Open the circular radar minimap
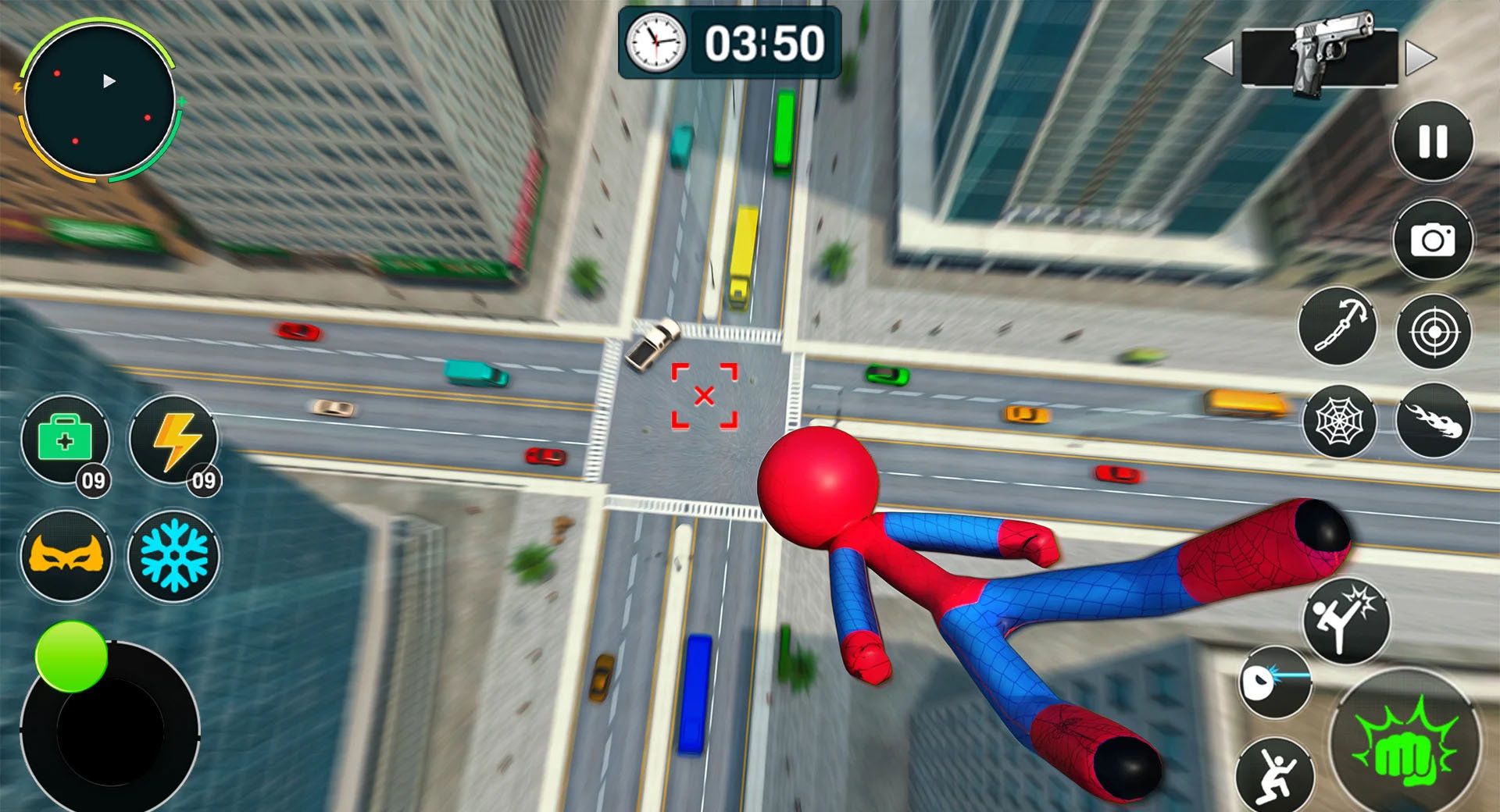1500x812 pixels. (x=99, y=101)
